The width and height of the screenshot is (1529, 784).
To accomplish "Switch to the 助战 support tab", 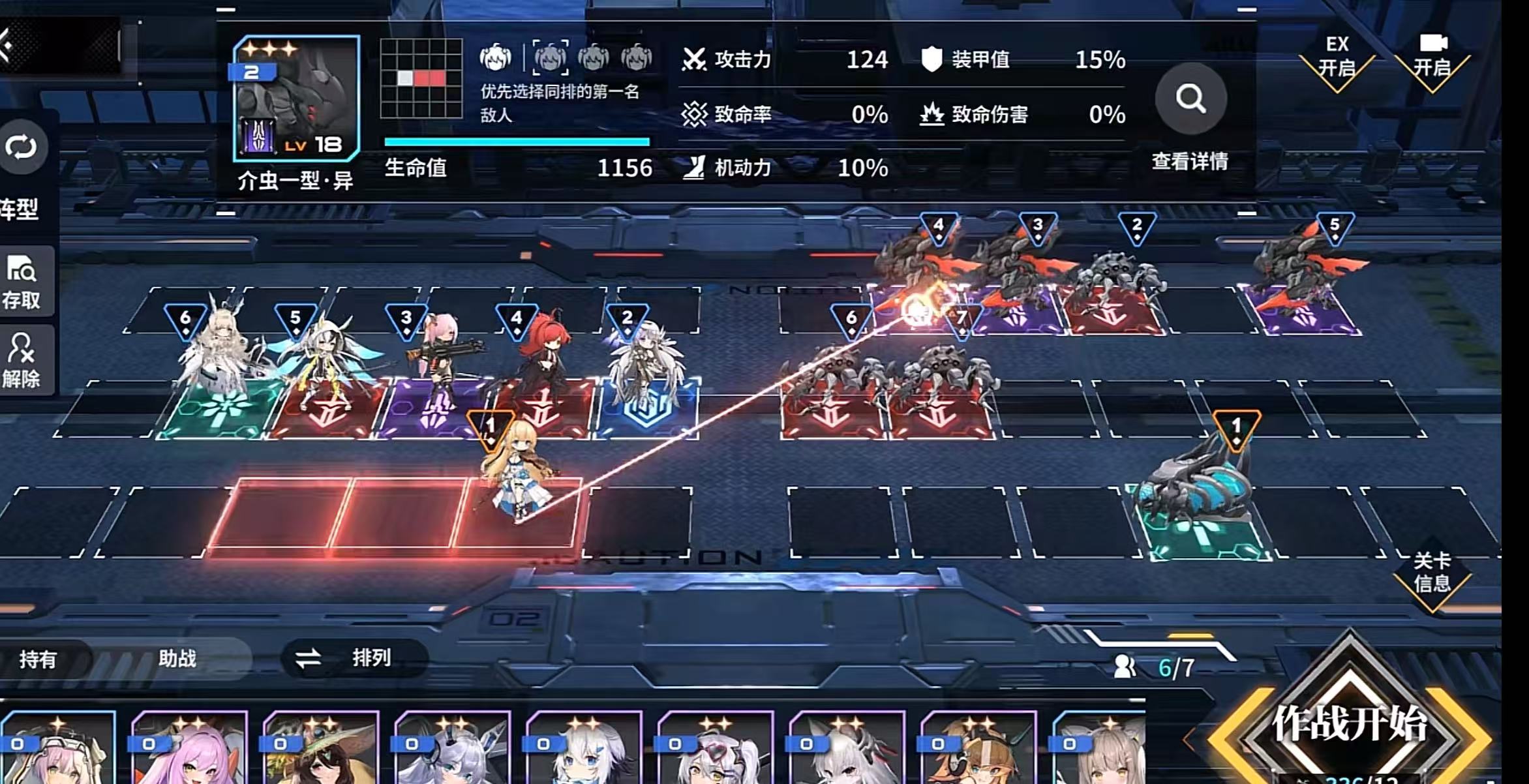I will point(177,658).
